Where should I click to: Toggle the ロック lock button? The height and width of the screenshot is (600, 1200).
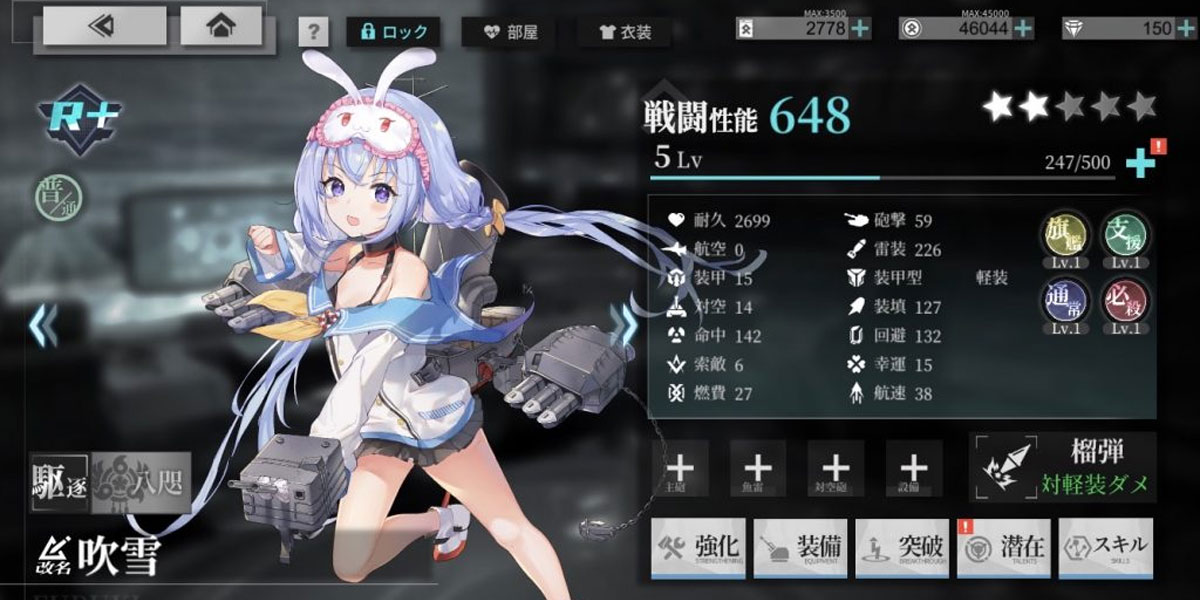pyautogui.click(x=393, y=32)
